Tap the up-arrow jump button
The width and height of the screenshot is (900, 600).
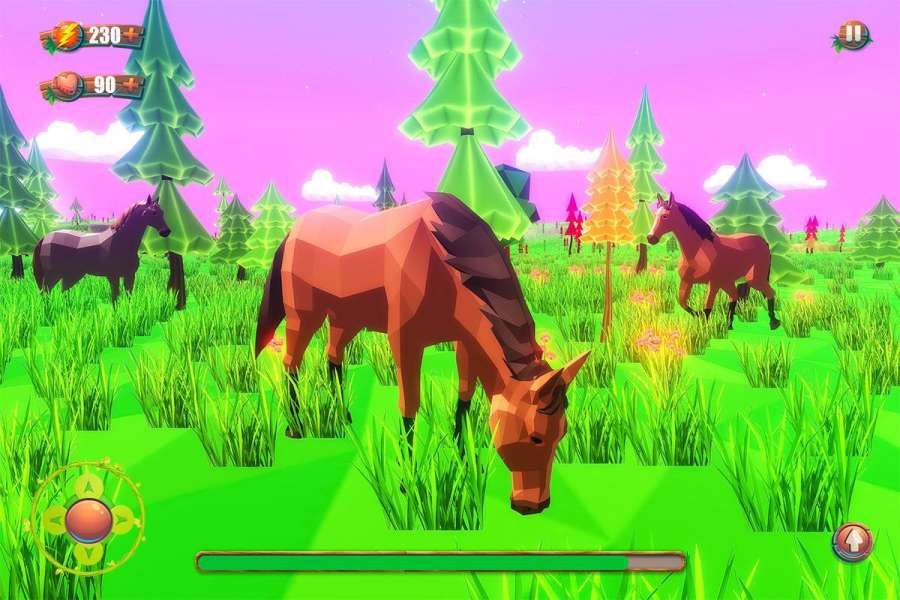pyautogui.click(x=853, y=541)
